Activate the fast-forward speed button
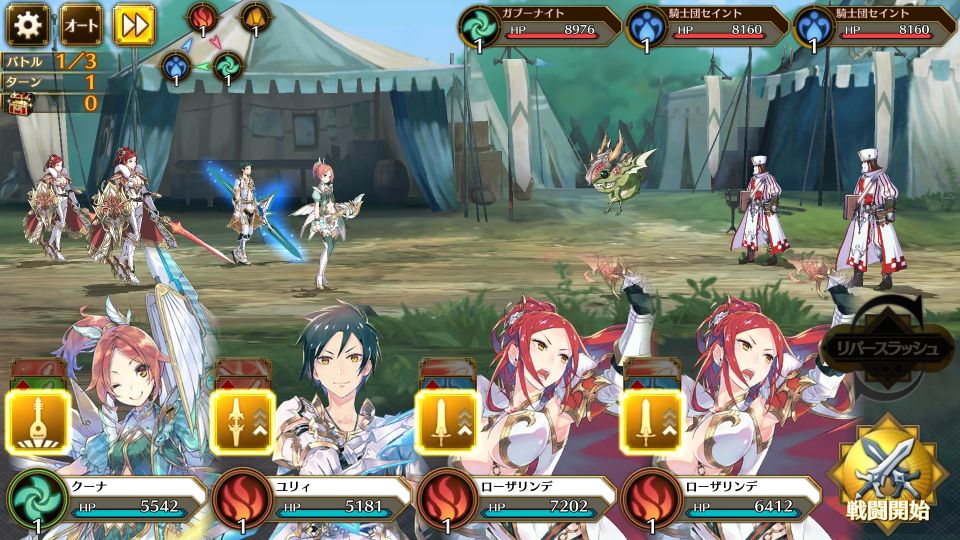 [x=133, y=23]
